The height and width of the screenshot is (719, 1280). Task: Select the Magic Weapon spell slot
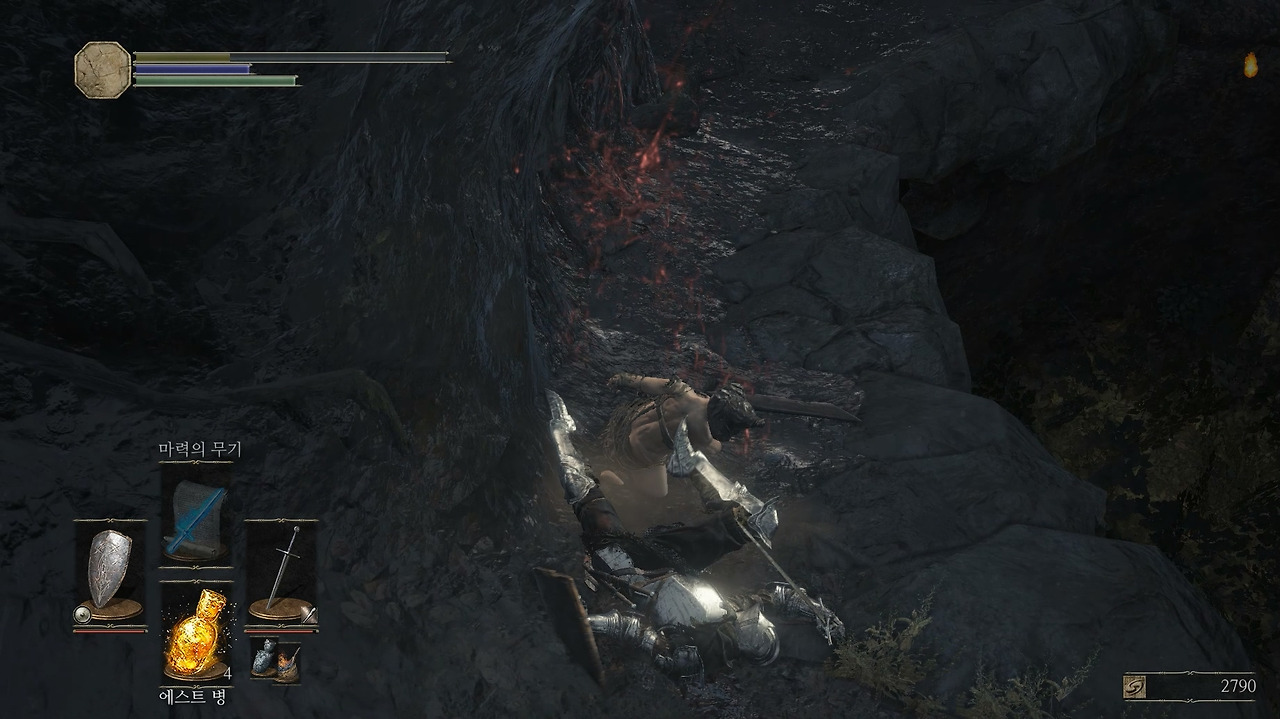(196, 518)
